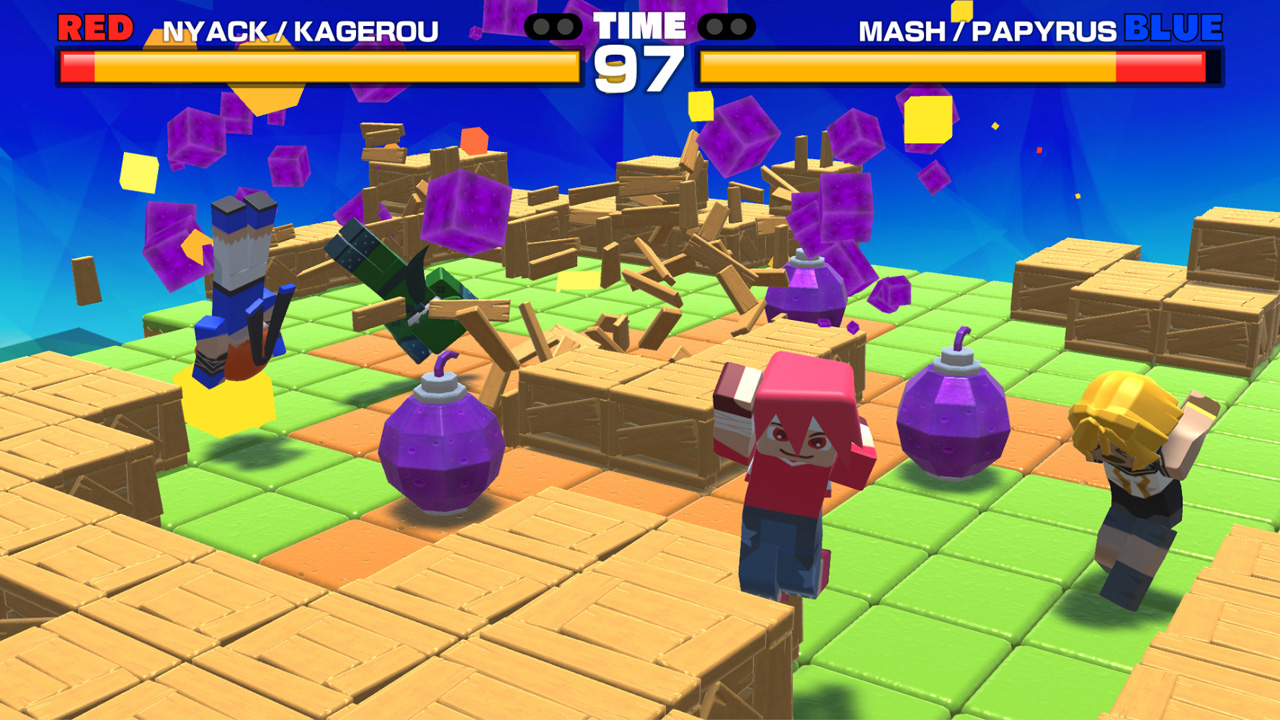
Task: Select the NYACK / KAGEROU name plate
Action: (300, 28)
